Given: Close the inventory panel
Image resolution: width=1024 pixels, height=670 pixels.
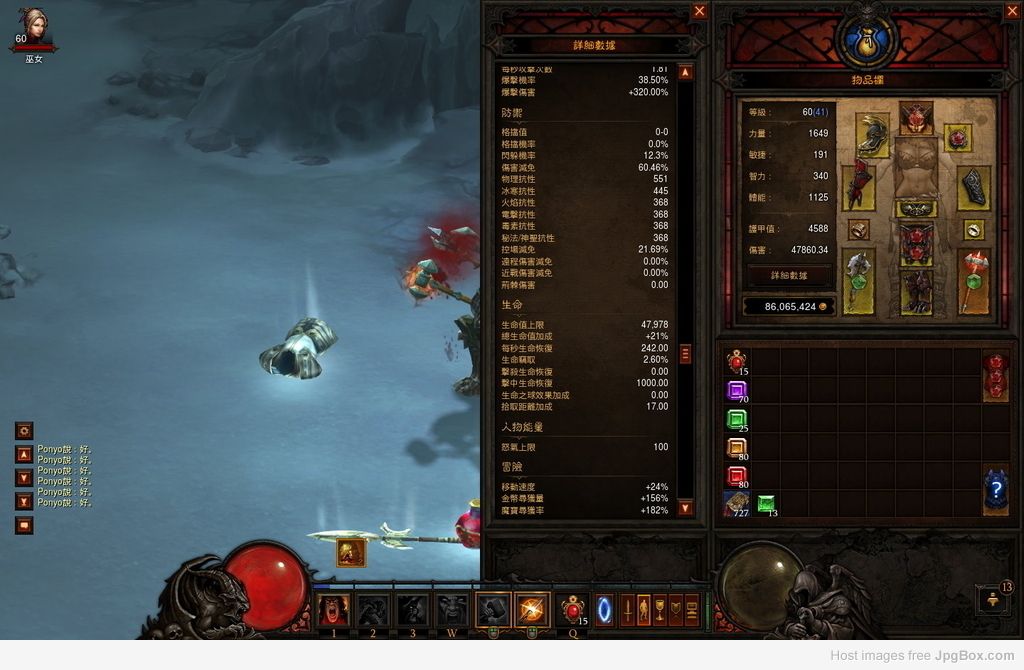Looking at the screenshot, I should click(x=1010, y=11).
